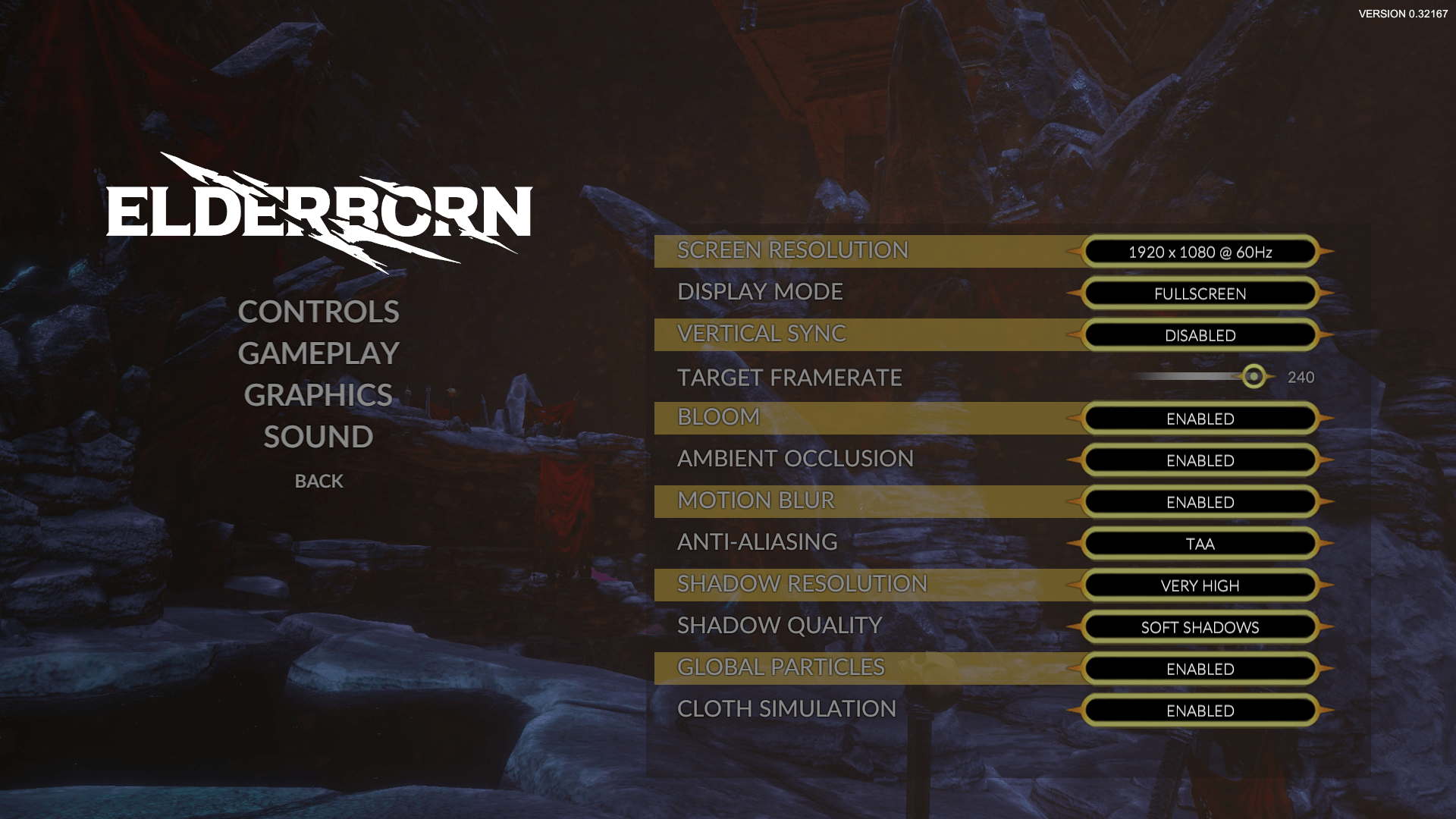Toggle Cloth Simulation setting
The width and height of the screenshot is (1456, 819).
1200,711
